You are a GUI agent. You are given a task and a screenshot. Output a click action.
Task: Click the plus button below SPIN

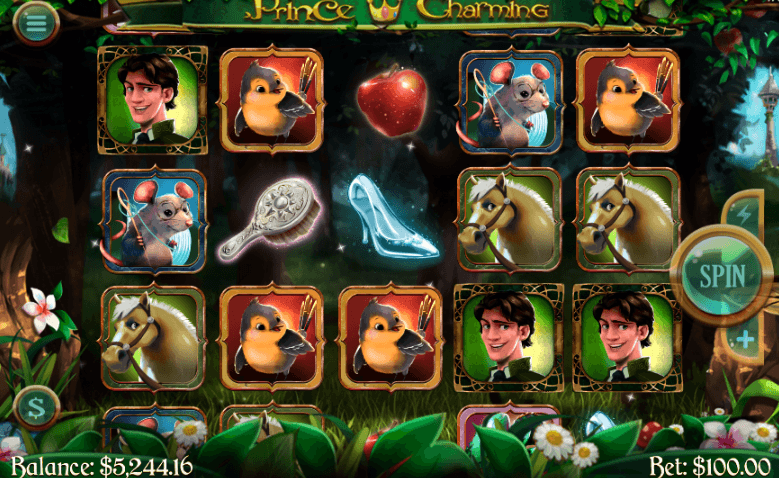pyautogui.click(x=743, y=340)
